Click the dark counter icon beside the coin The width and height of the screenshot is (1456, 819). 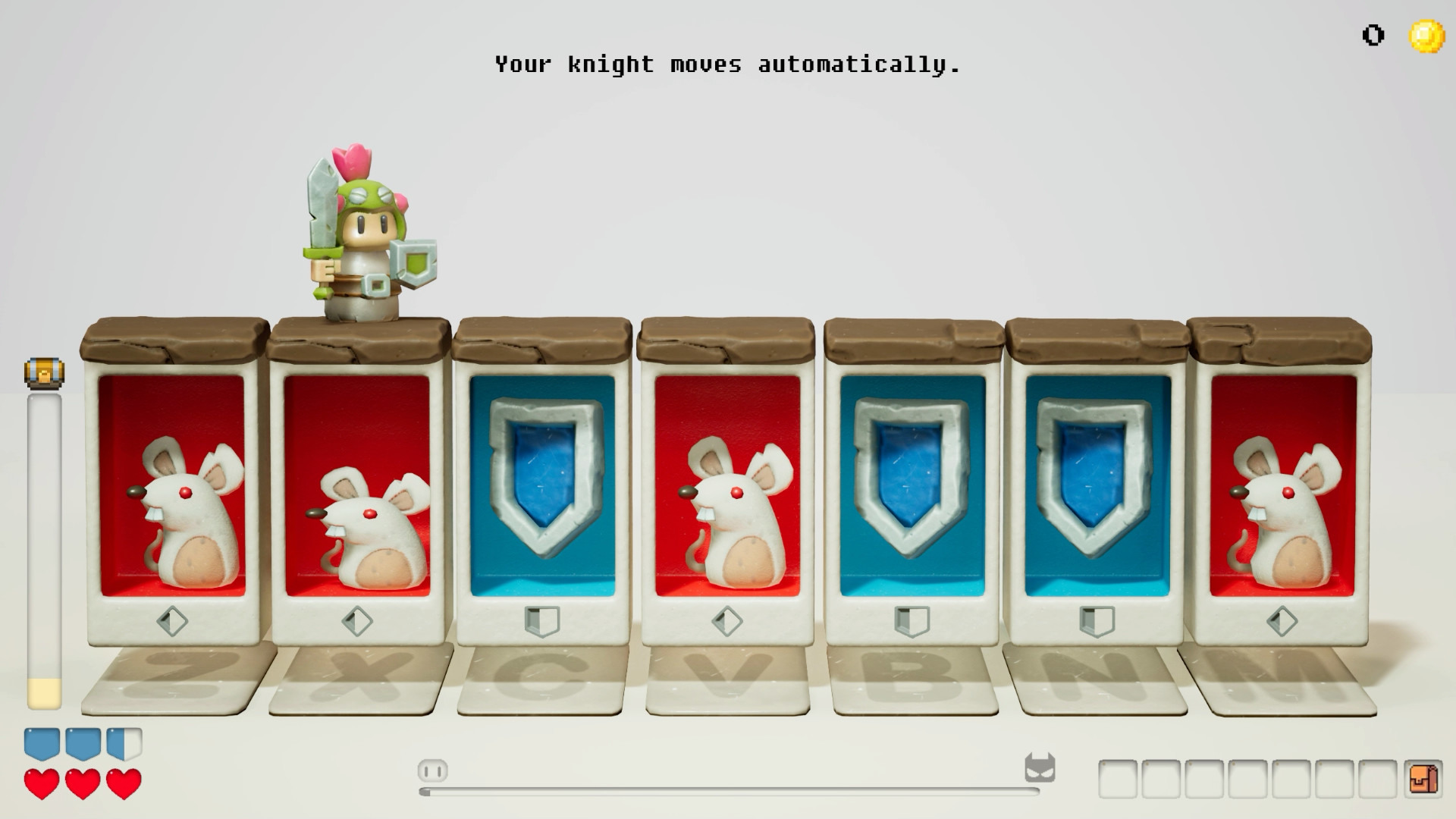pyautogui.click(x=1373, y=33)
